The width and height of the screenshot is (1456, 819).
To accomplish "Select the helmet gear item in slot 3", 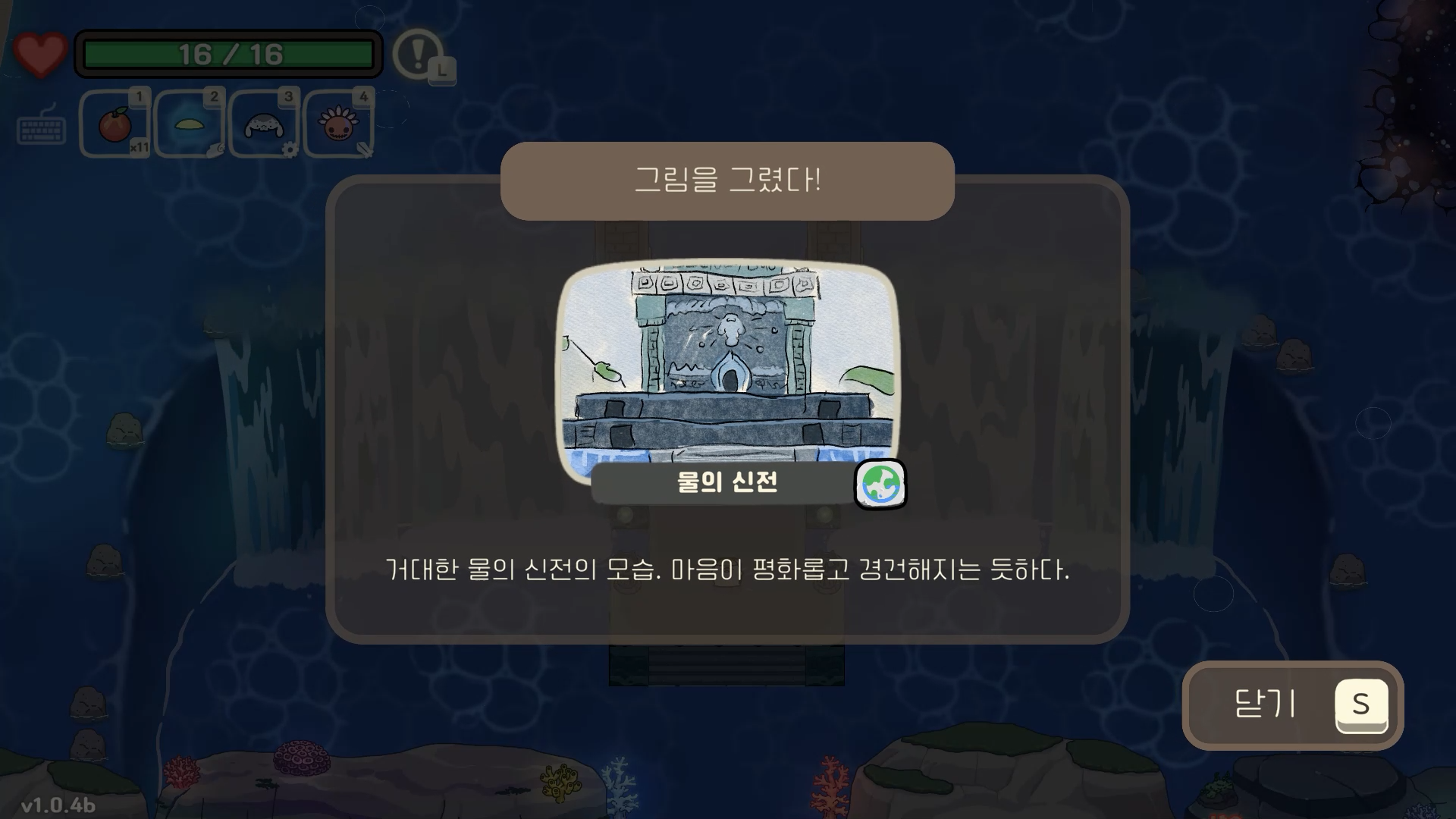I will (x=262, y=124).
